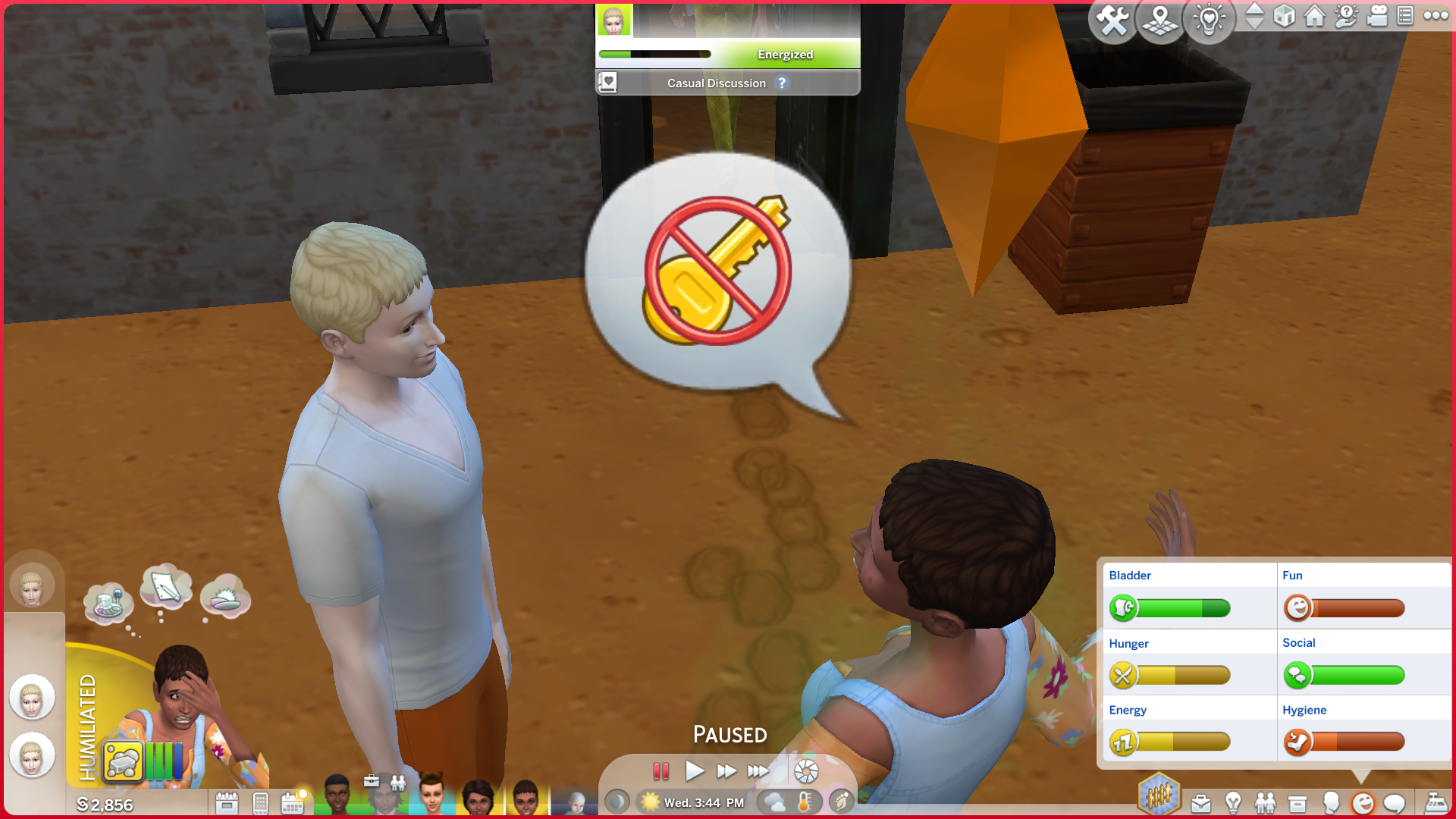Open the Inventory box panel
This screenshot has height=819, width=1456.
click(1298, 803)
